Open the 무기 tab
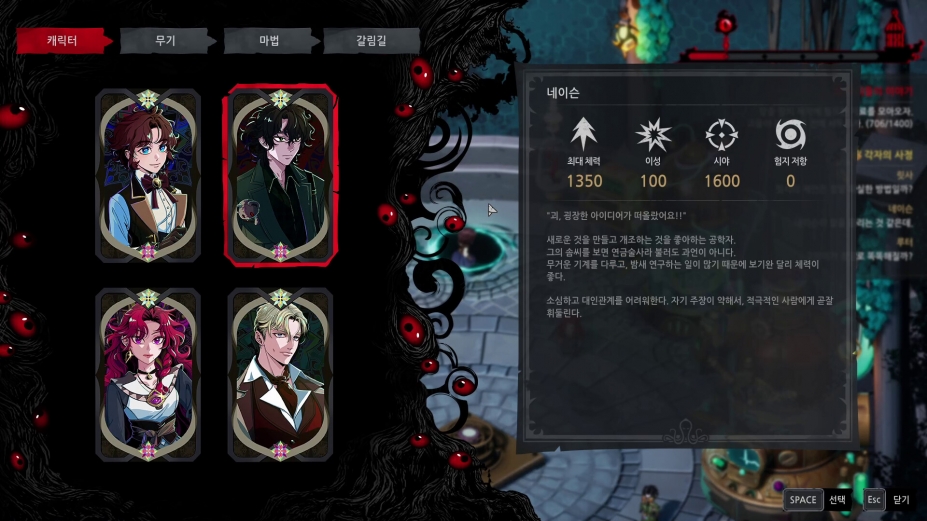Viewport: 927px width, 521px height. coord(166,41)
